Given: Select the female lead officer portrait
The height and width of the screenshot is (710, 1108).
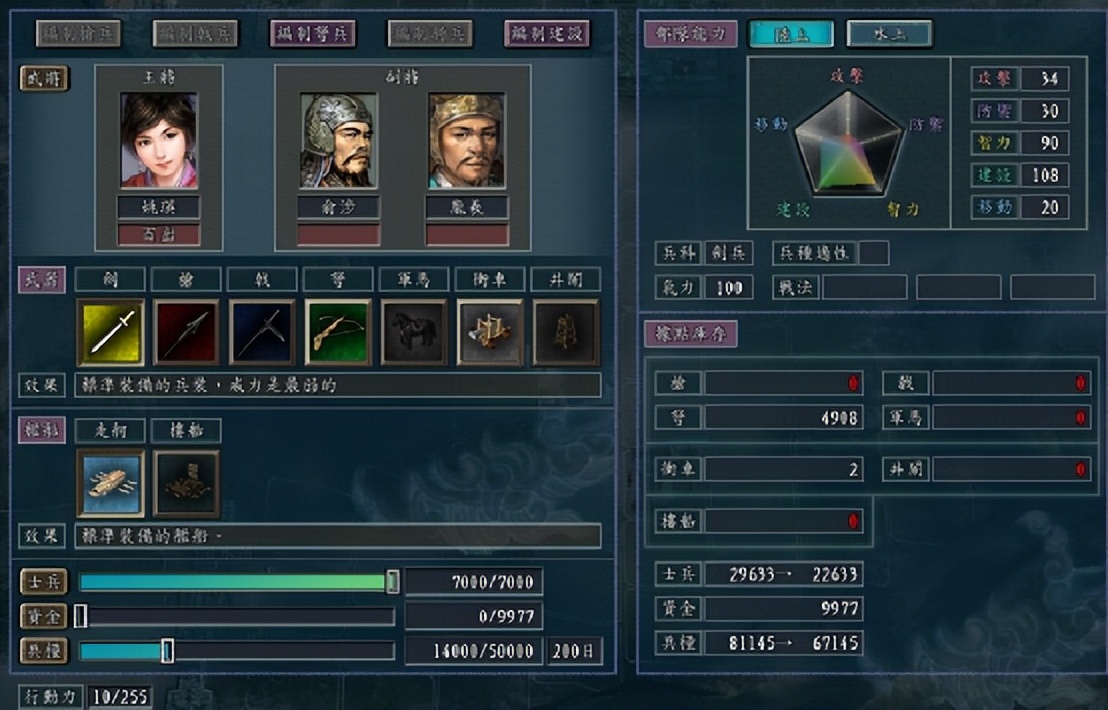Looking at the screenshot, I should pos(159,141).
